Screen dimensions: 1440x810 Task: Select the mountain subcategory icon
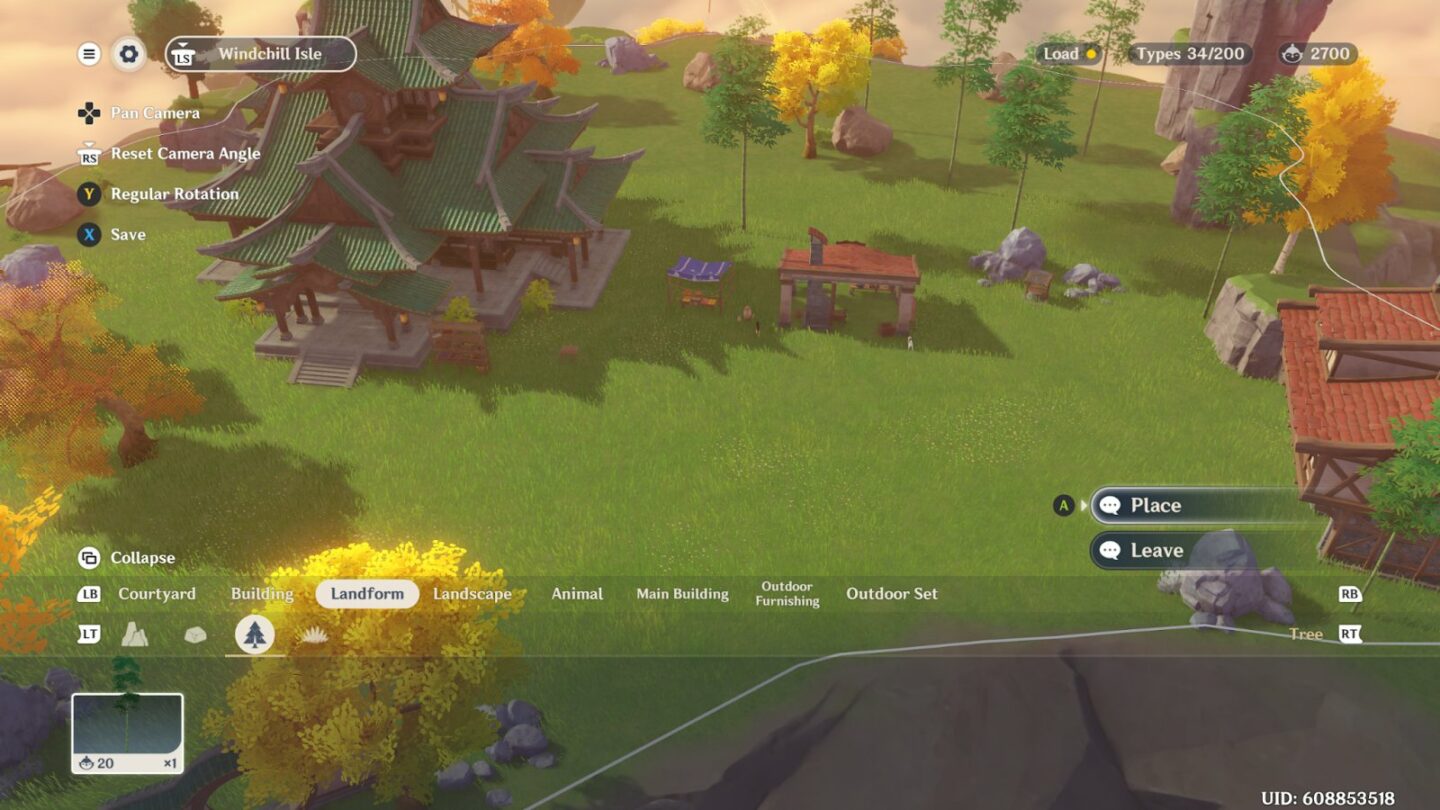[135, 634]
